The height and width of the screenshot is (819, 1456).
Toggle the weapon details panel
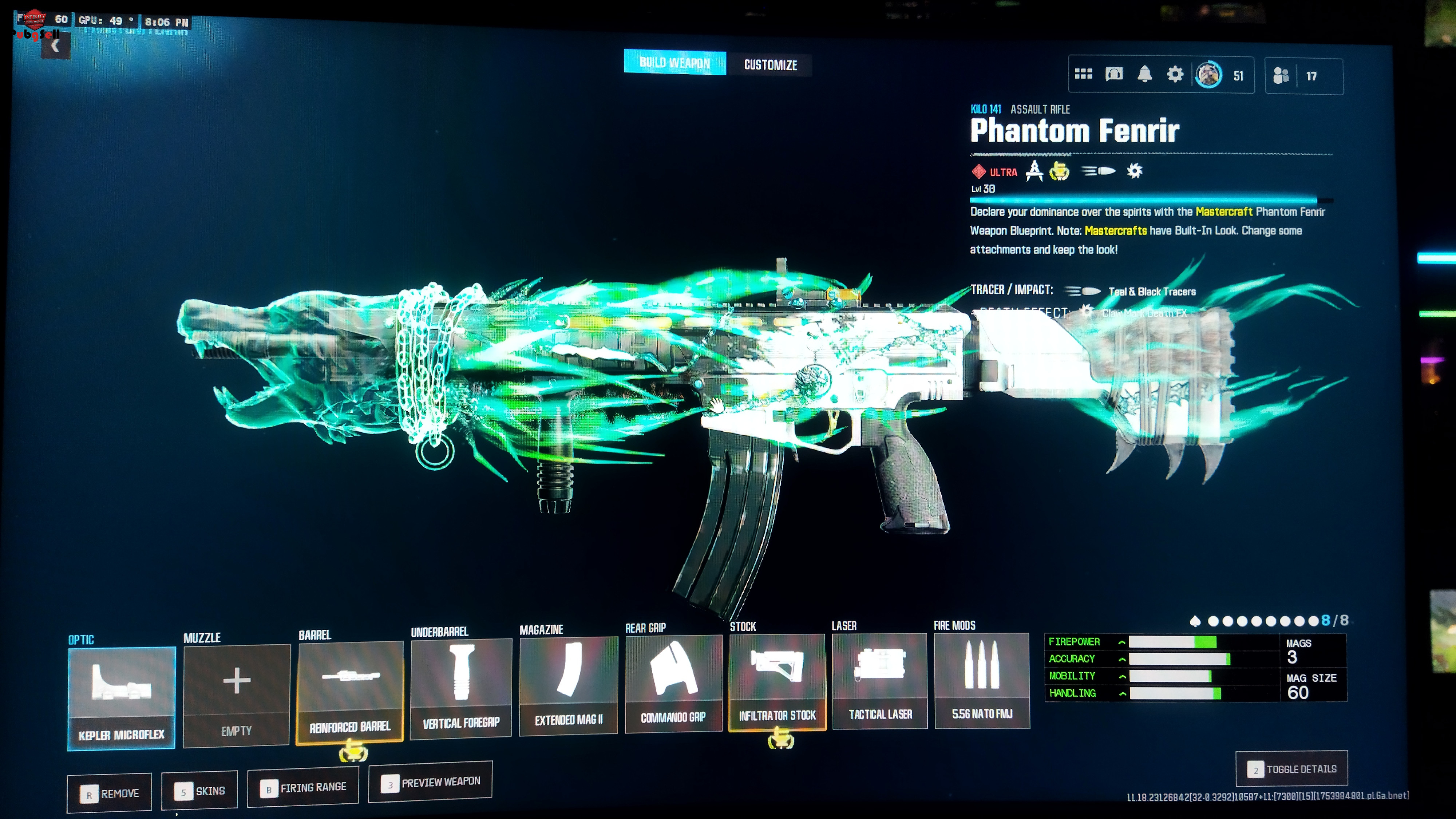[x=1291, y=769]
